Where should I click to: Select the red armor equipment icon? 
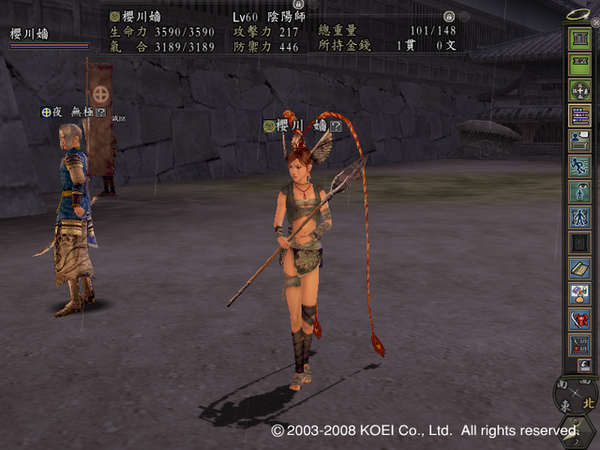click(x=578, y=319)
